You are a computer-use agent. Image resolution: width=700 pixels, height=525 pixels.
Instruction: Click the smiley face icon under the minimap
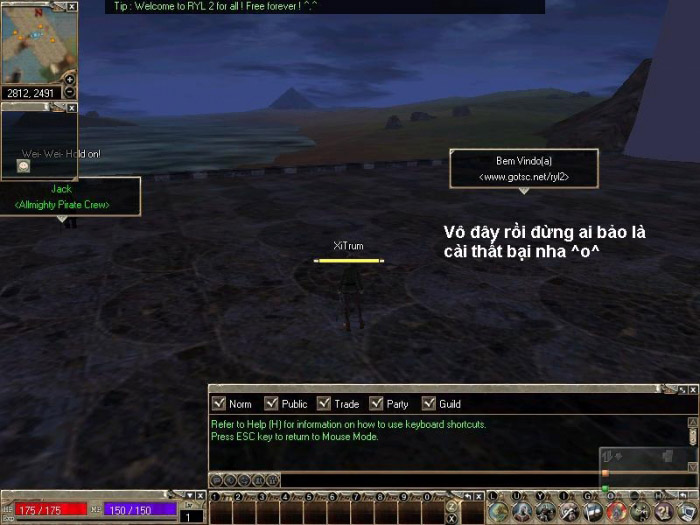pyautogui.click(x=22, y=166)
